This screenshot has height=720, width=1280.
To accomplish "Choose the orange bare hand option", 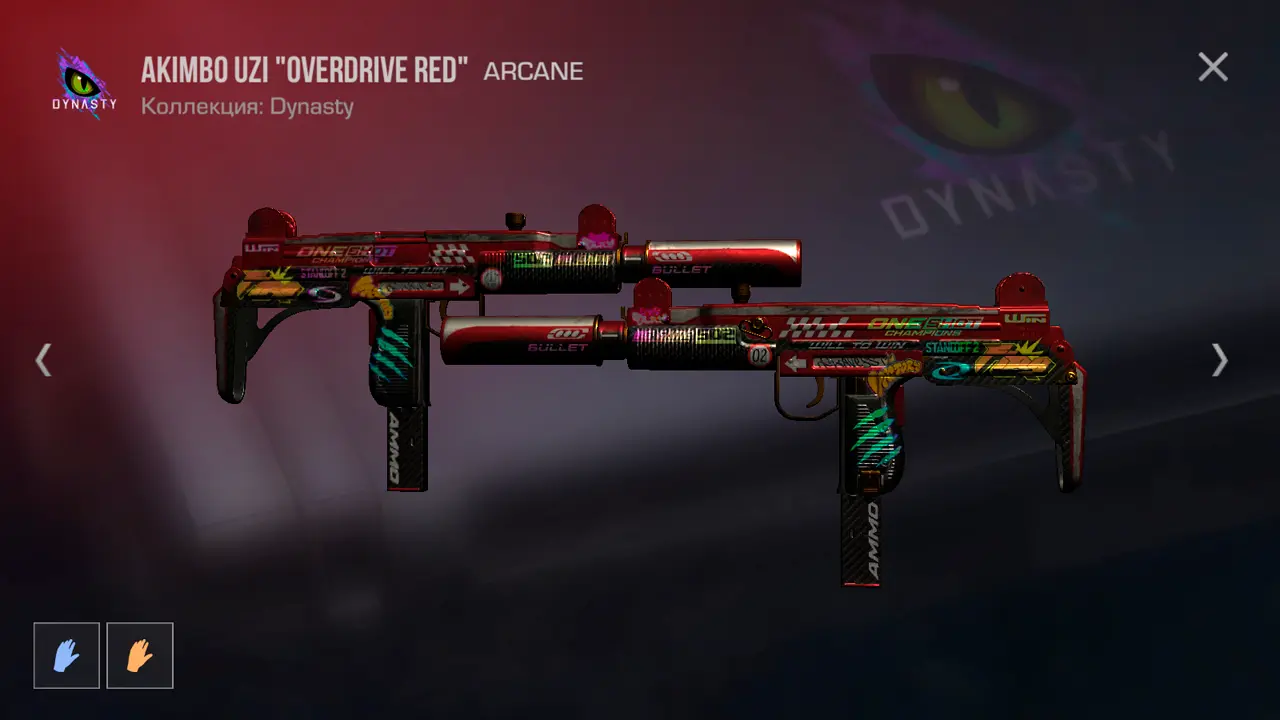I will click(140, 656).
